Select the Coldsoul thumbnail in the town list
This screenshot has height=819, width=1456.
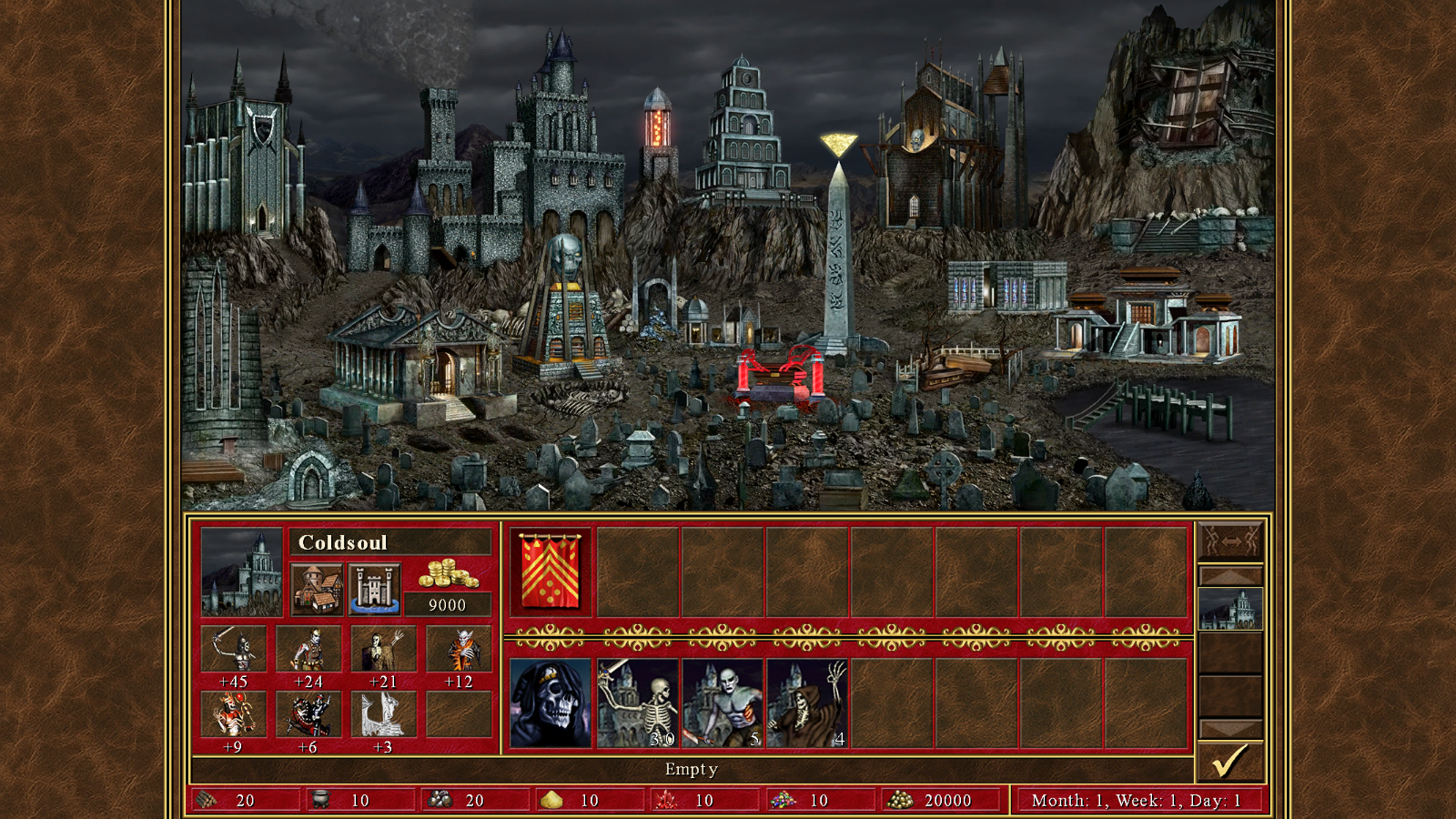[1230, 609]
